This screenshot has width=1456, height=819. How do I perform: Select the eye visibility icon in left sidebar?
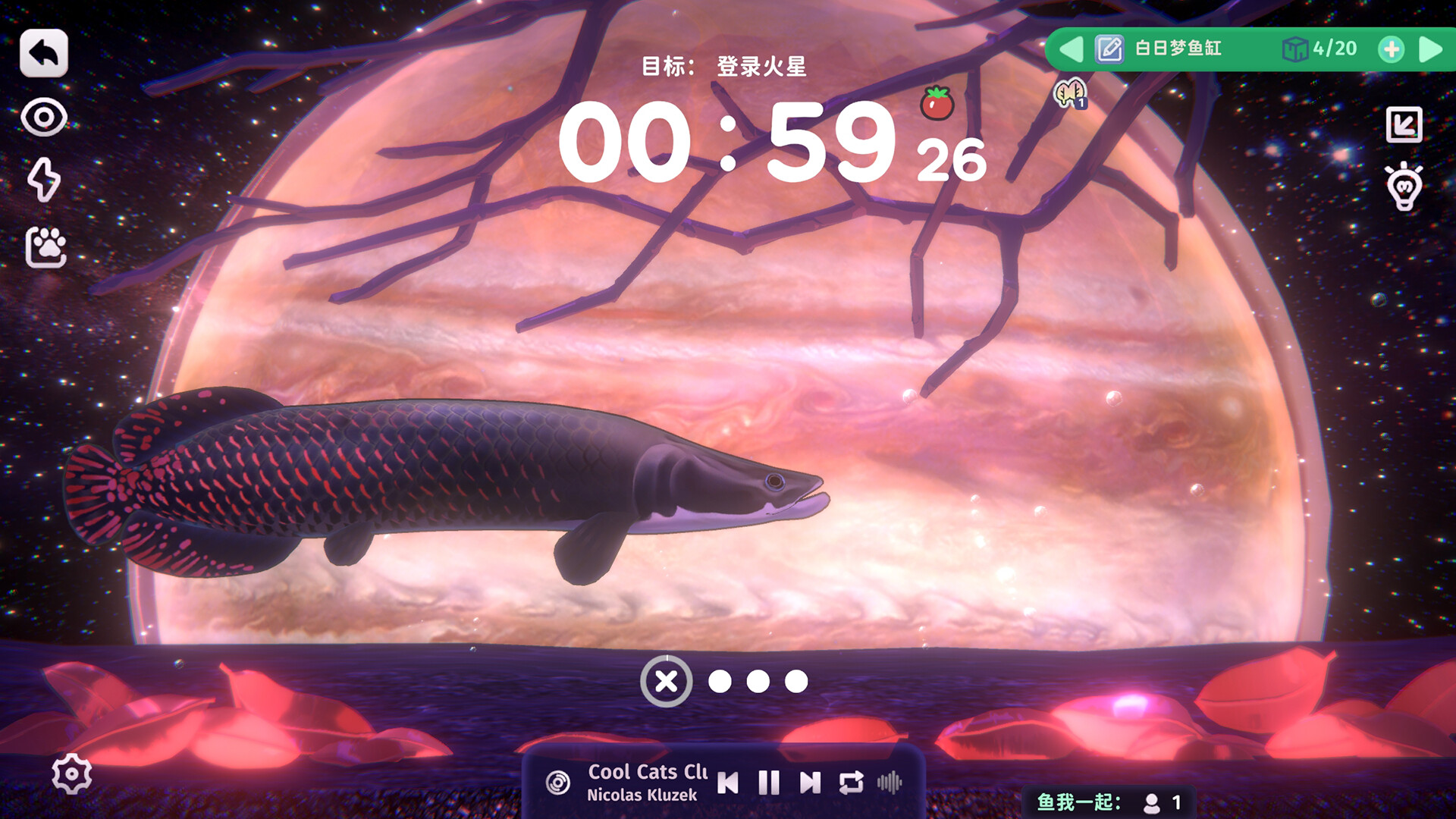click(x=44, y=118)
